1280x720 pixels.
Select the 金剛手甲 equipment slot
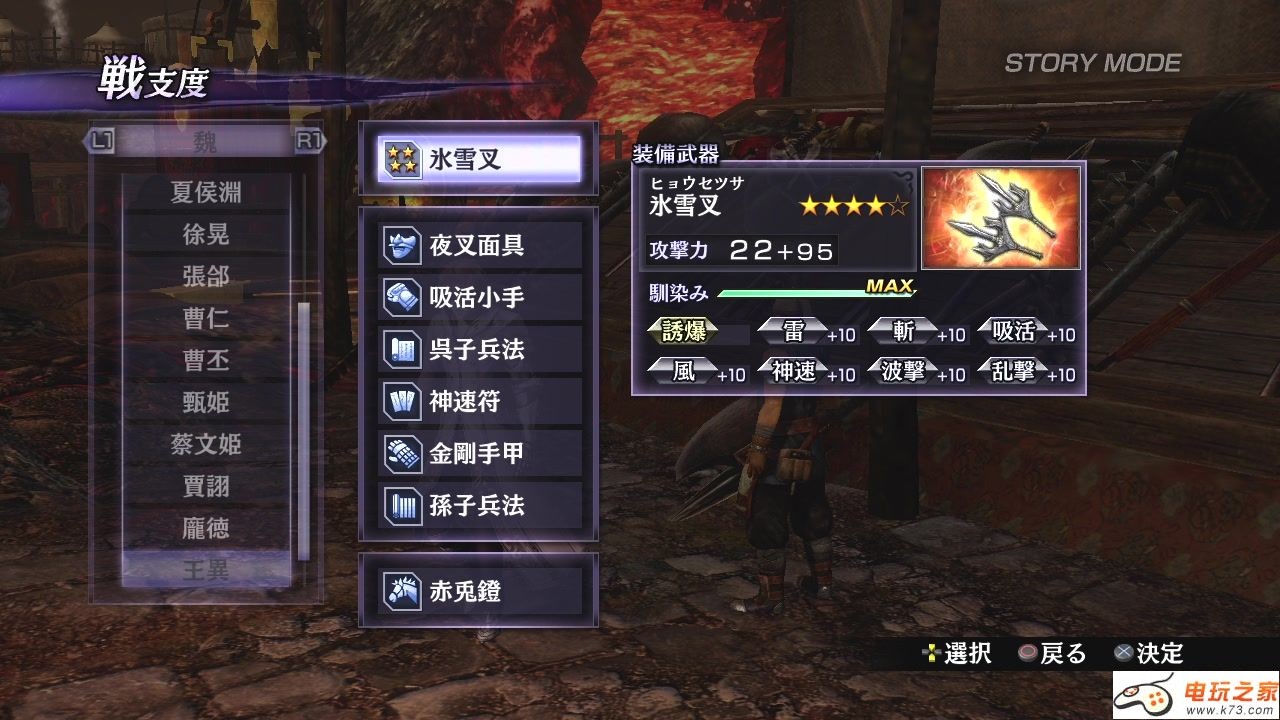[480, 454]
